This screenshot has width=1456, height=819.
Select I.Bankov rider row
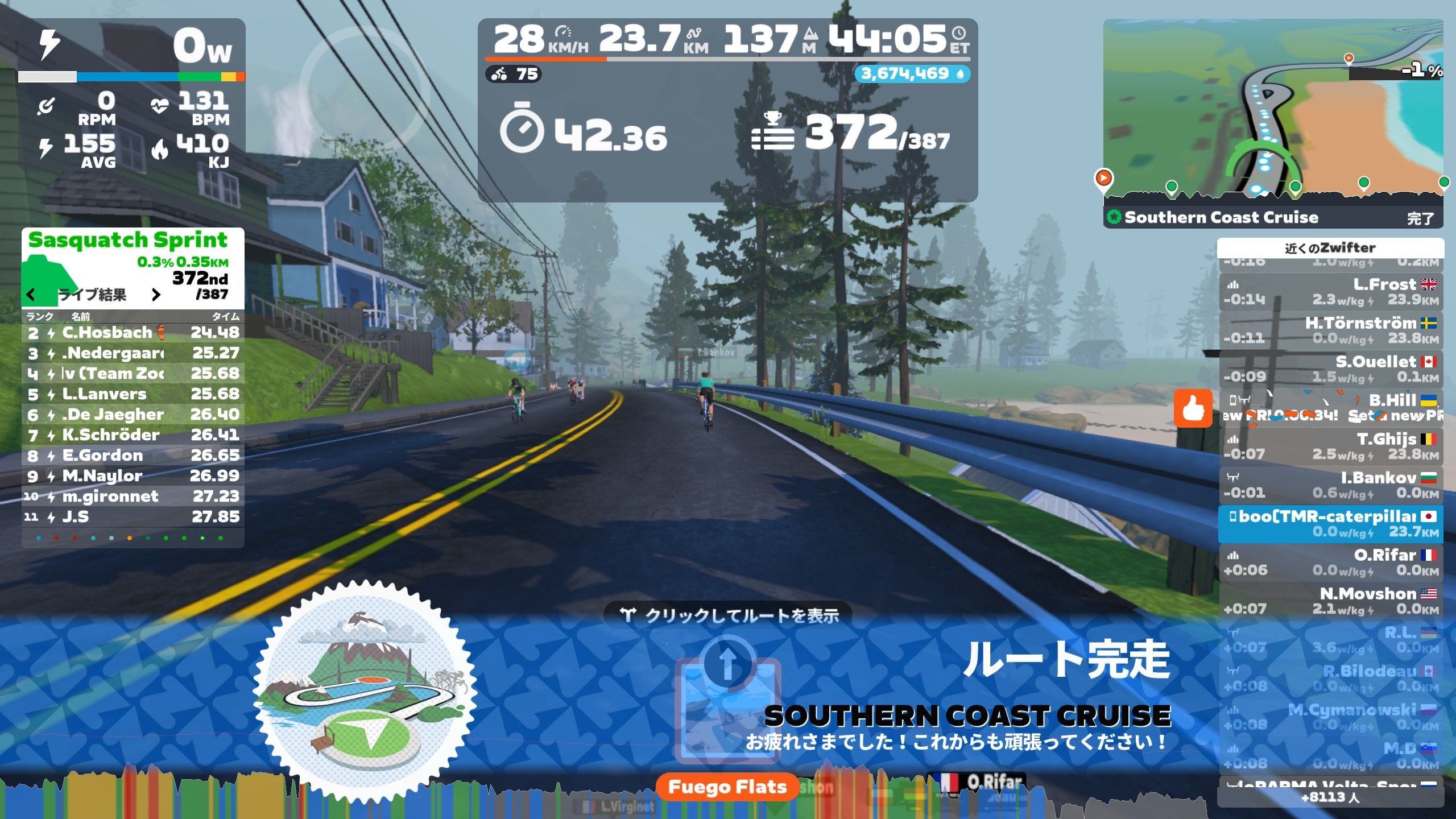[1330, 485]
